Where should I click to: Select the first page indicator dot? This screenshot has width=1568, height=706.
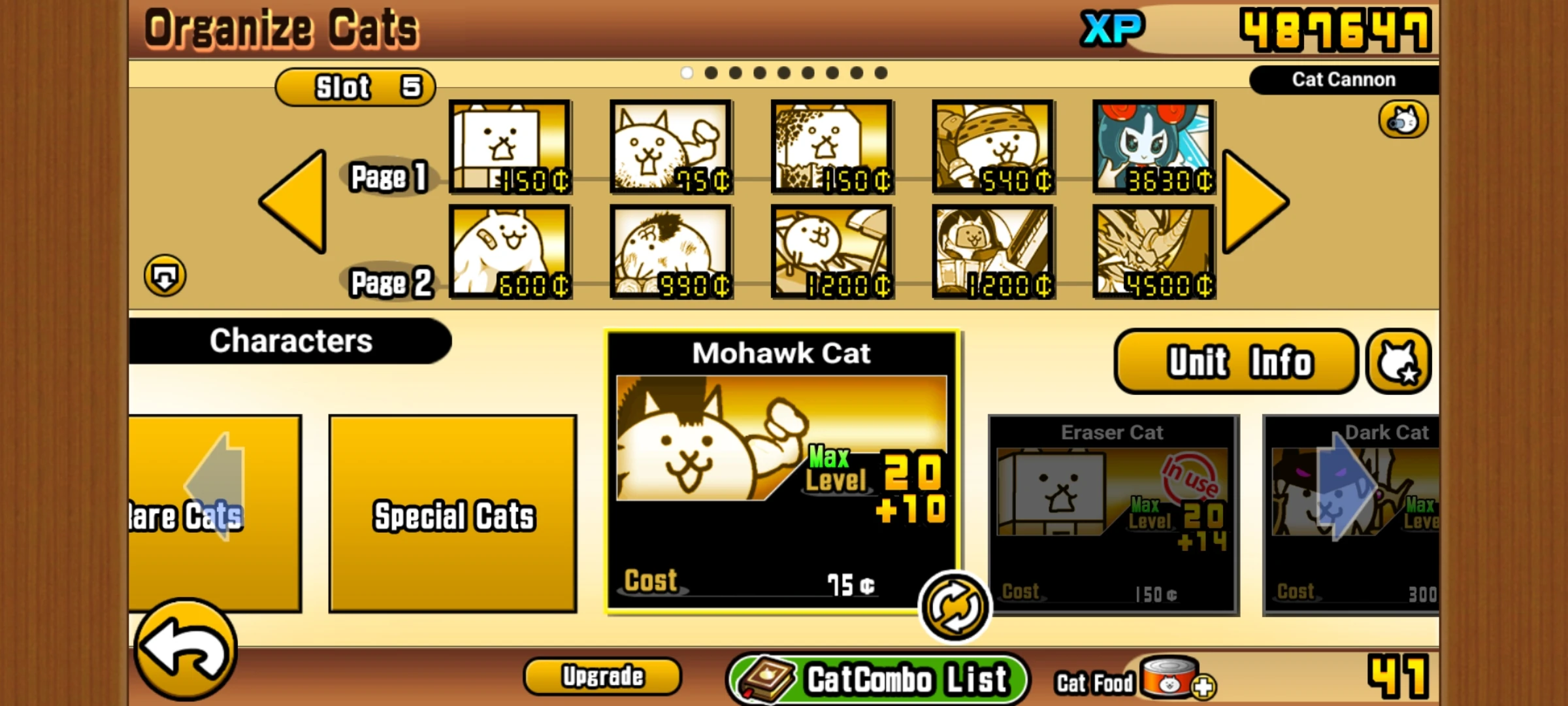pos(687,73)
